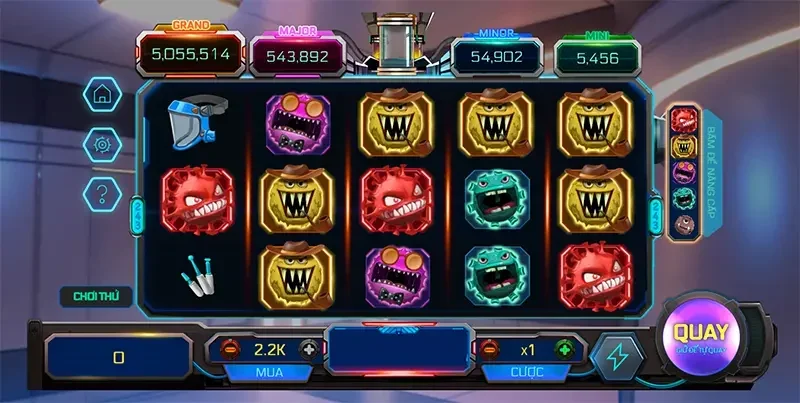The width and height of the screenshot is (800, 403).
Task: Raise the CƯỢC bet multiplier
Action: (x=565, y=350)
